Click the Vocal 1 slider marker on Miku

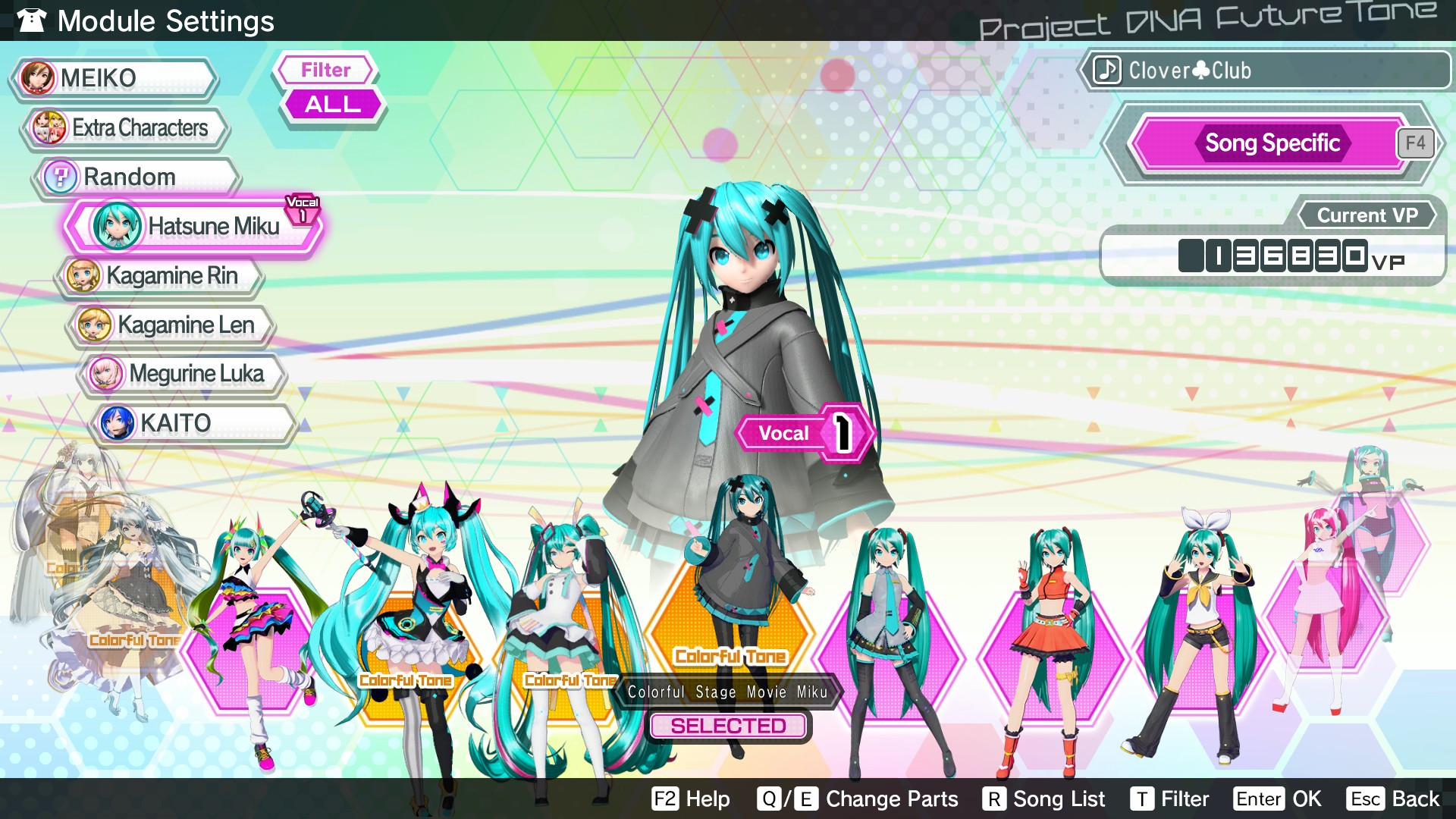coord(806,433)
